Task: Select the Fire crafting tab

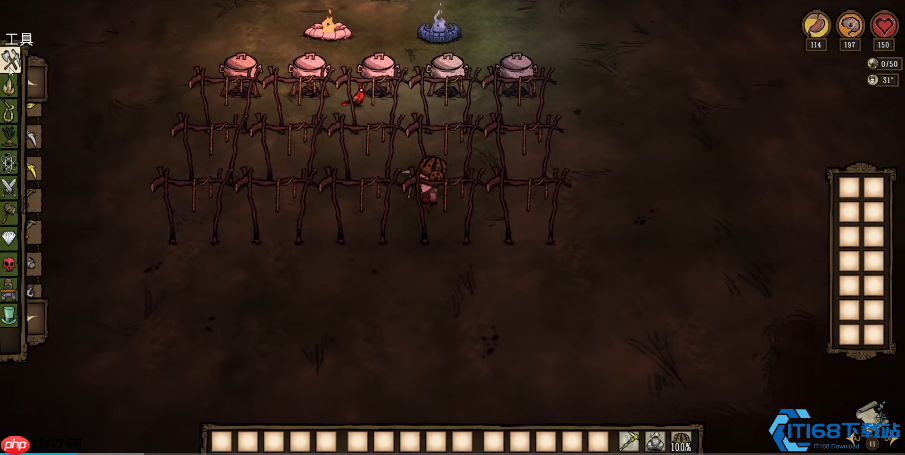Action: (x=10, y=86)
